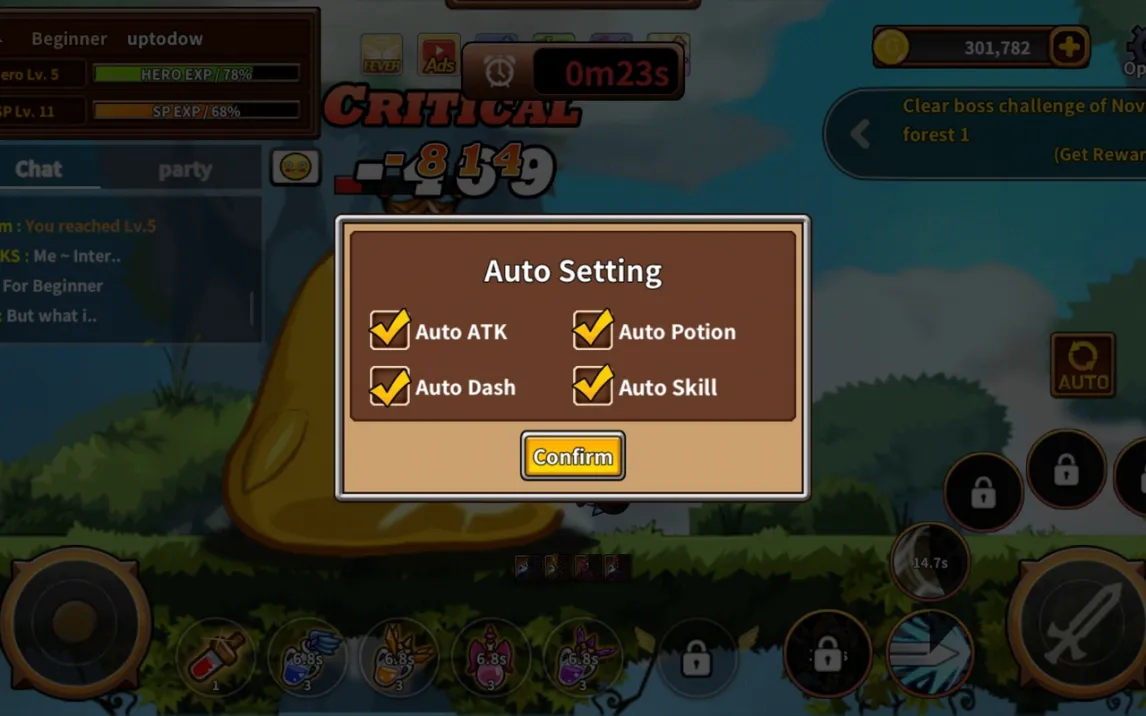1146x716 pixels.
Task: Tap the AUTO mode button
Action: pos(1083,365)
